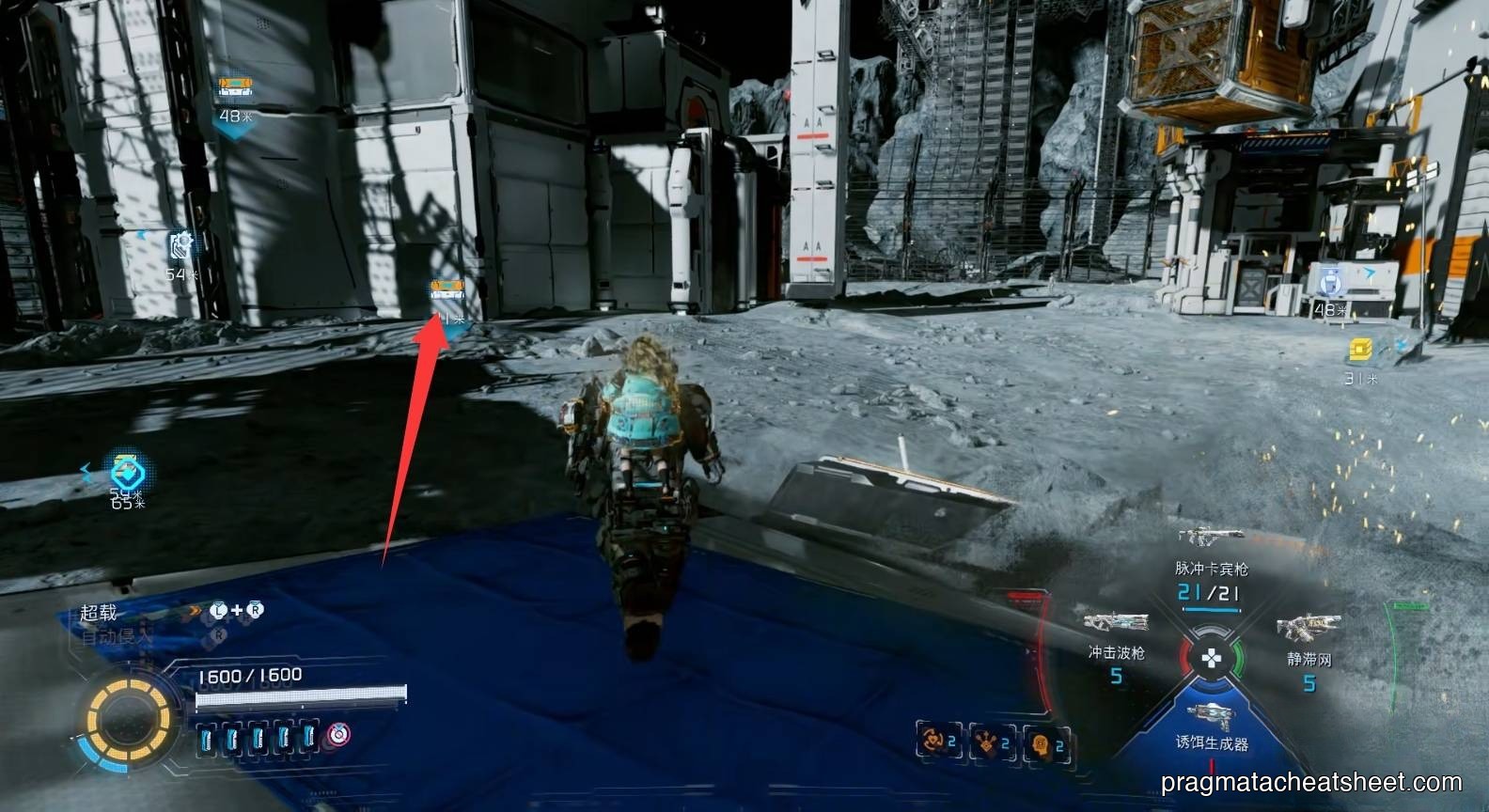Click the red-ringed circular item beside blue cells

[337, 736]
